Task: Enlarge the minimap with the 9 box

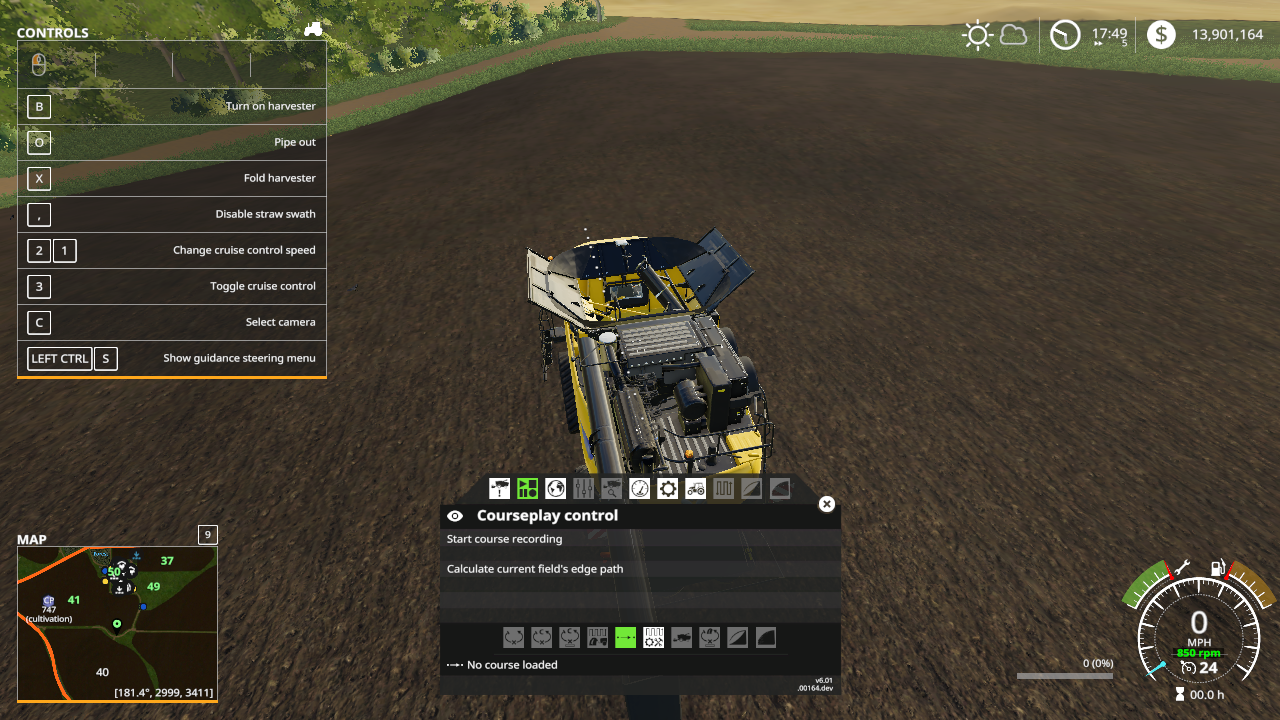Action: 207,535
